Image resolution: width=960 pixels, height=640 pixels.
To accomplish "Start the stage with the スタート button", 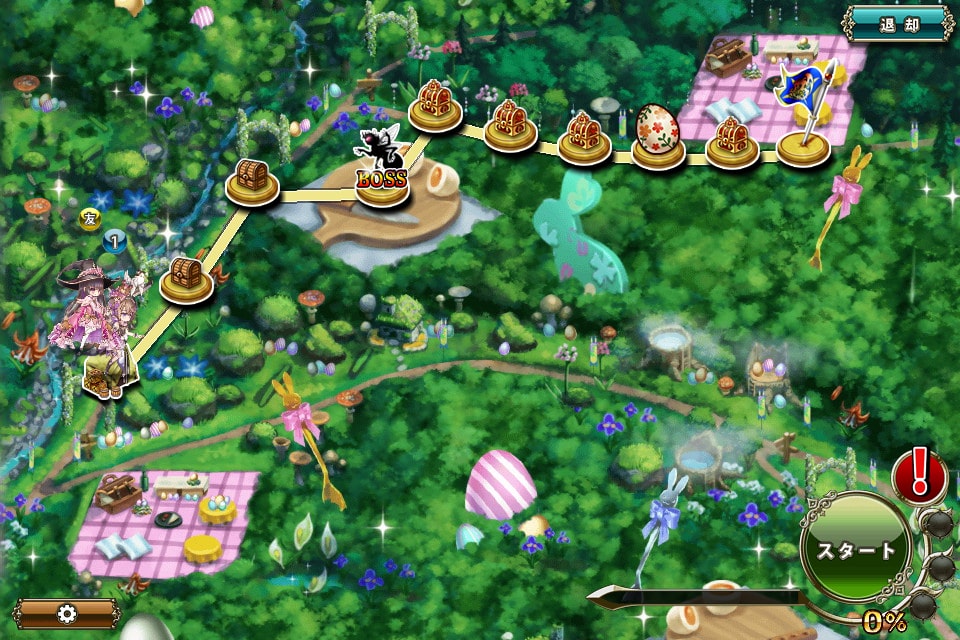I will point(856,549).
